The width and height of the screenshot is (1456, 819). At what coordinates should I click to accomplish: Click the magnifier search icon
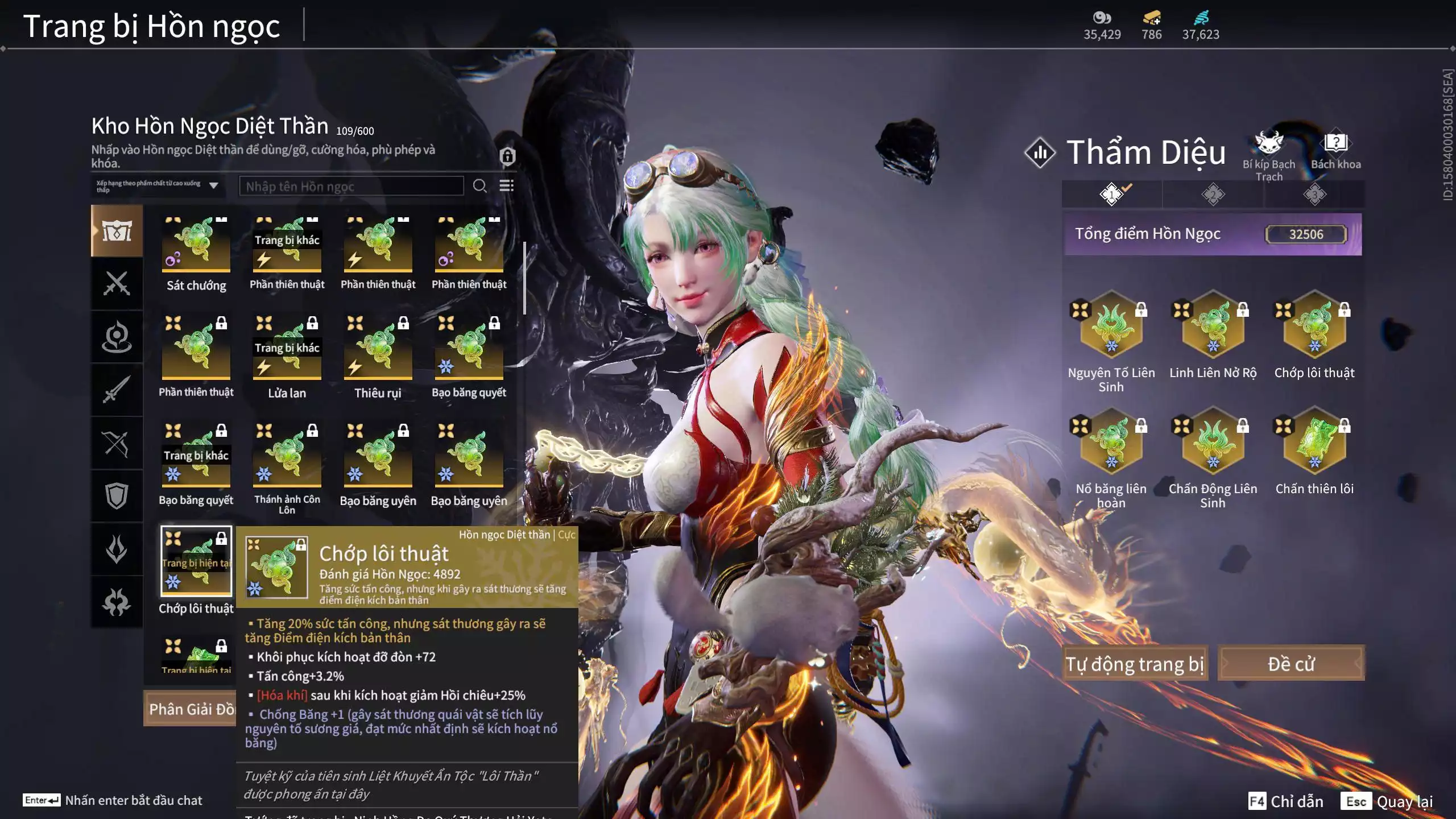479,186
